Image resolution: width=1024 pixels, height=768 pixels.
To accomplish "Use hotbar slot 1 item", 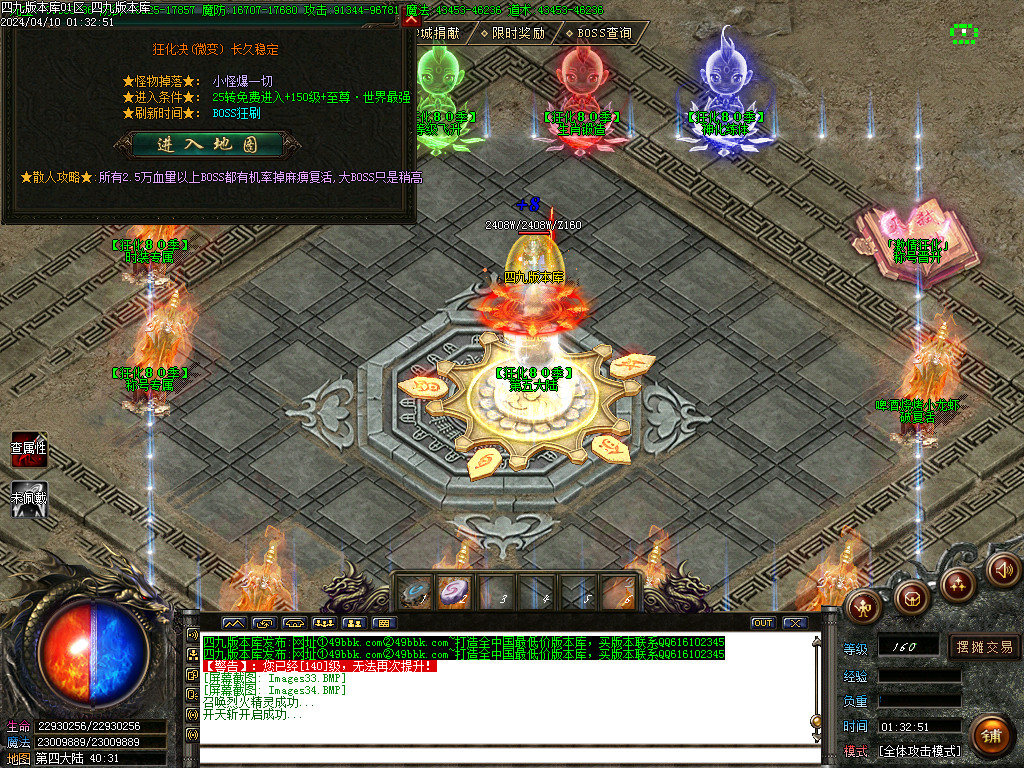I will pyautogui.click(x=416, y=593).
